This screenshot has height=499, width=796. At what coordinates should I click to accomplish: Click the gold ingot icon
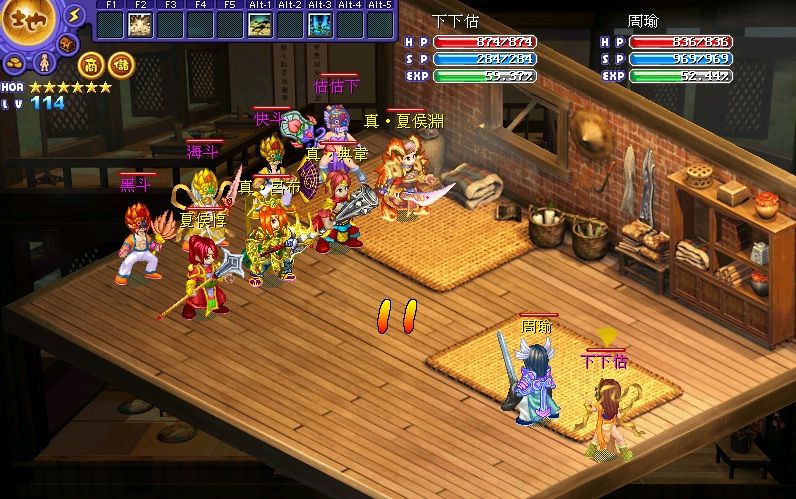(17, 63)
